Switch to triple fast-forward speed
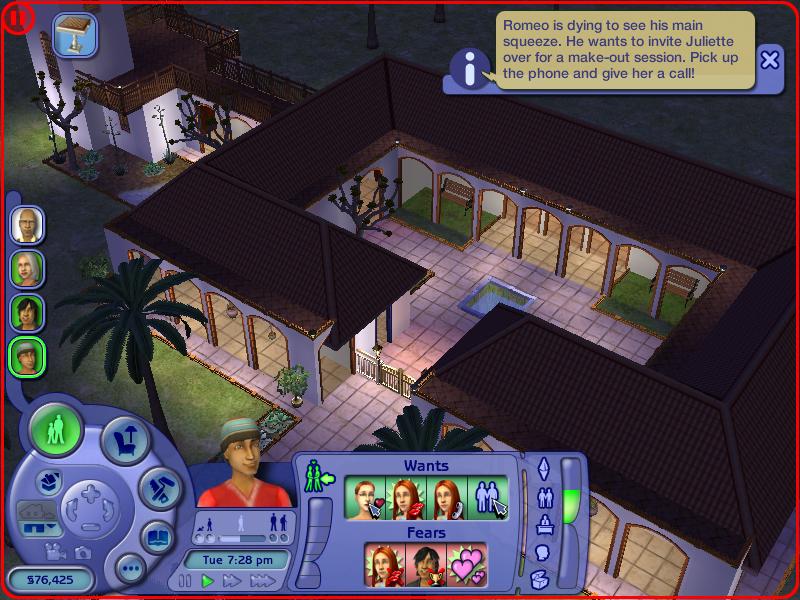Image resolution: width=800 pixels, height=600 pixels. (262, 581)
